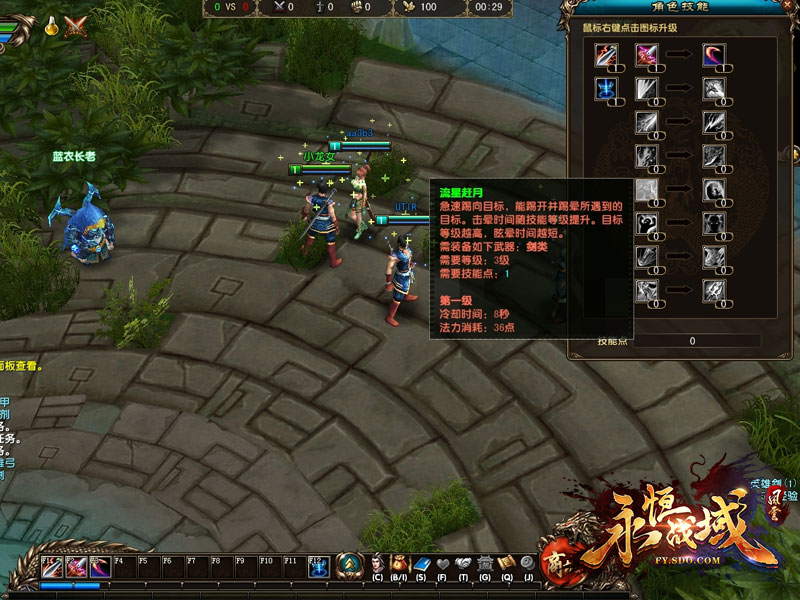Select the purple blade skill in the panel
Screen dimensions: 800x600
(647, 56)
